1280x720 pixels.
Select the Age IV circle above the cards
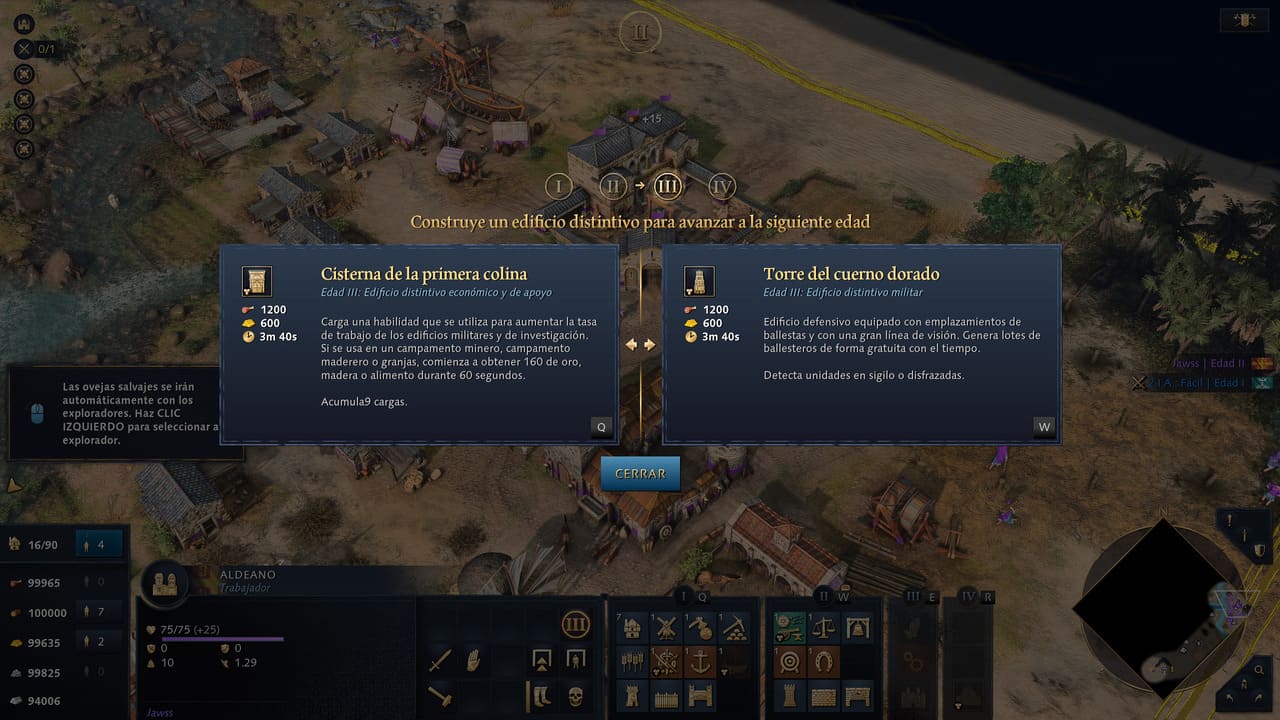pyautogui.click(x=722, y=186)
